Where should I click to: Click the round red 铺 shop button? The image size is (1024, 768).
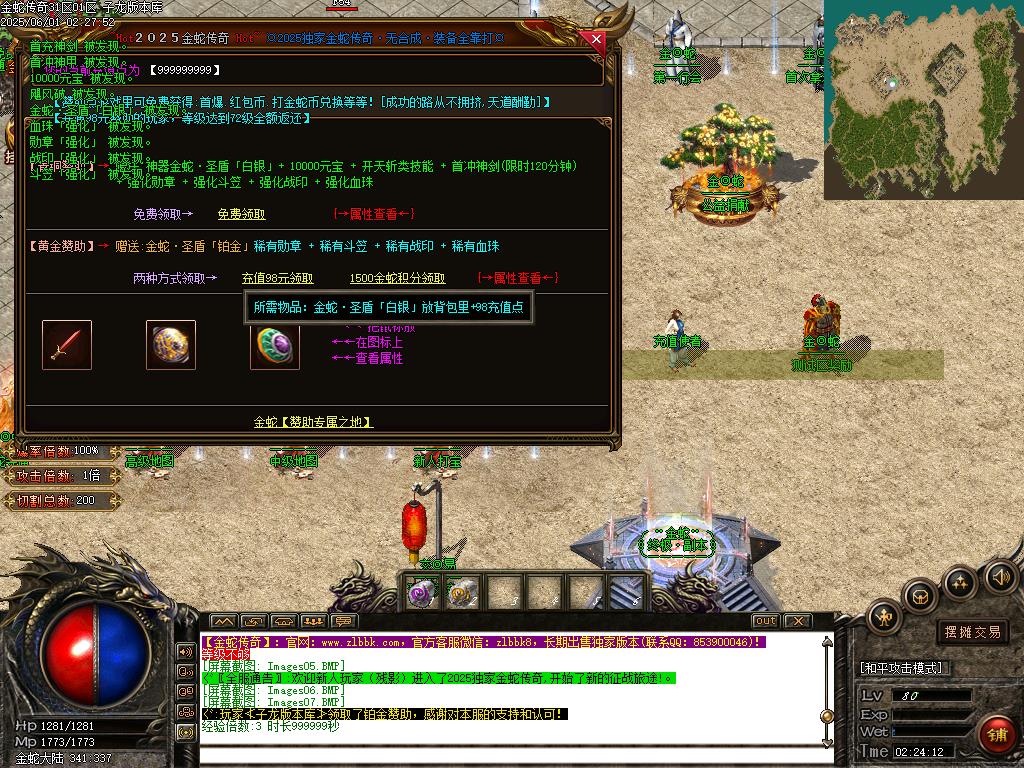(996, 735)
